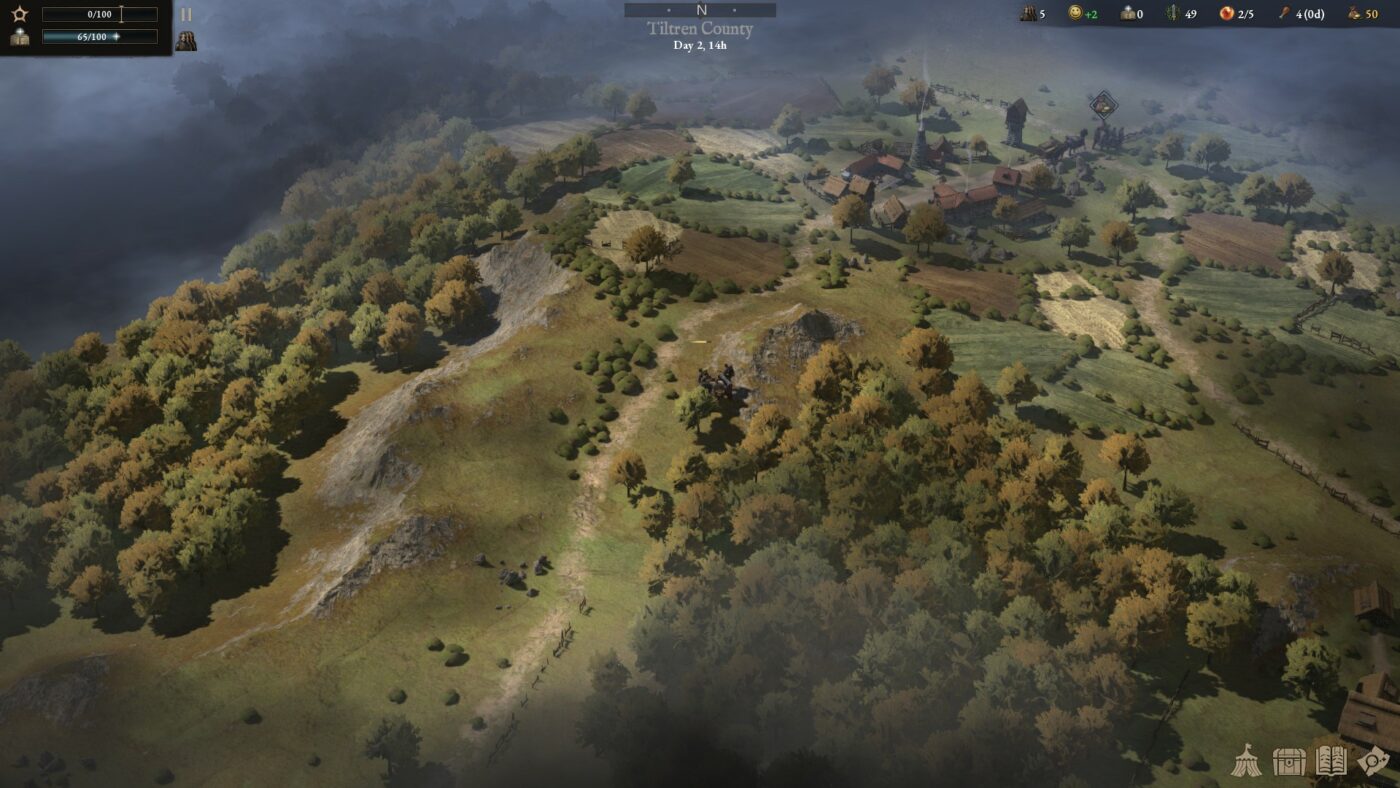Viewport: 1400px width, 788px height.
Task: Click the companions count icon top right
Action: pyautogui.click(x=1026, y=14)
